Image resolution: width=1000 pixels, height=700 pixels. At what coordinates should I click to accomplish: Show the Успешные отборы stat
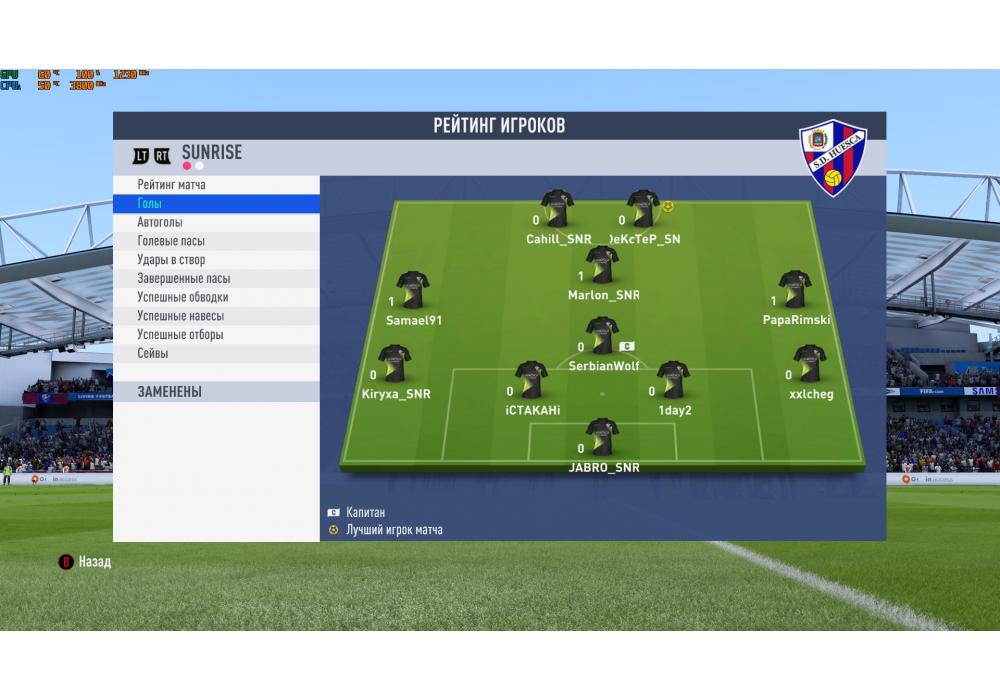[x=180, y=335]
